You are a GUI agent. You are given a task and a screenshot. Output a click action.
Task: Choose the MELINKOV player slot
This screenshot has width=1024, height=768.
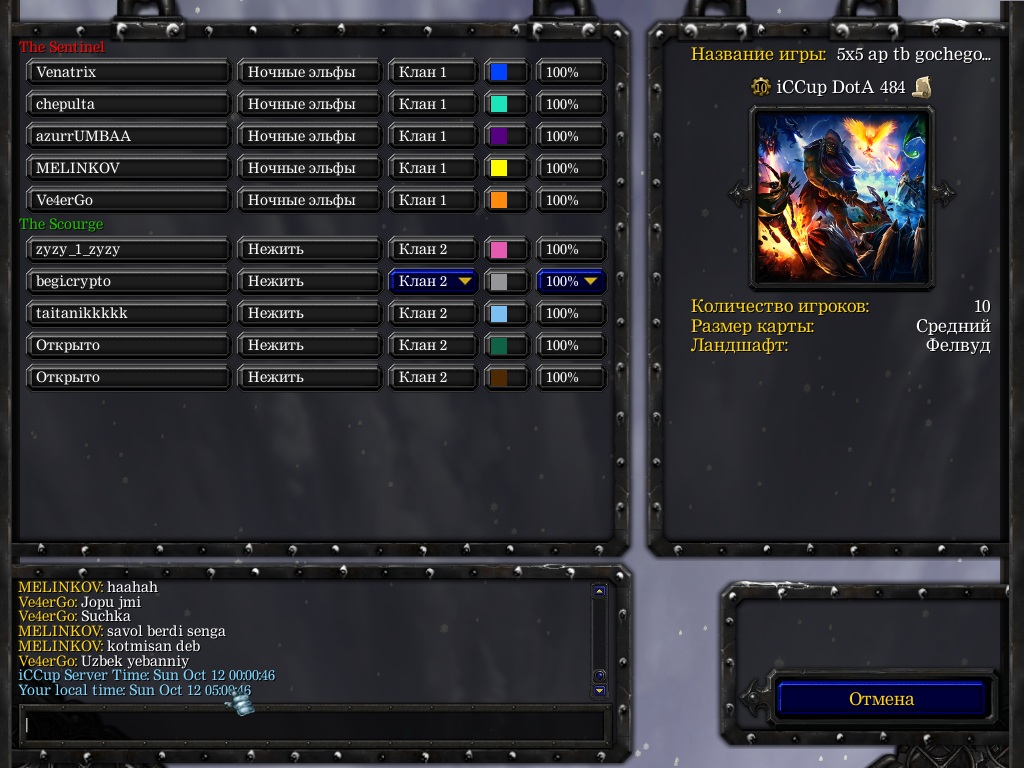[128, 168]
